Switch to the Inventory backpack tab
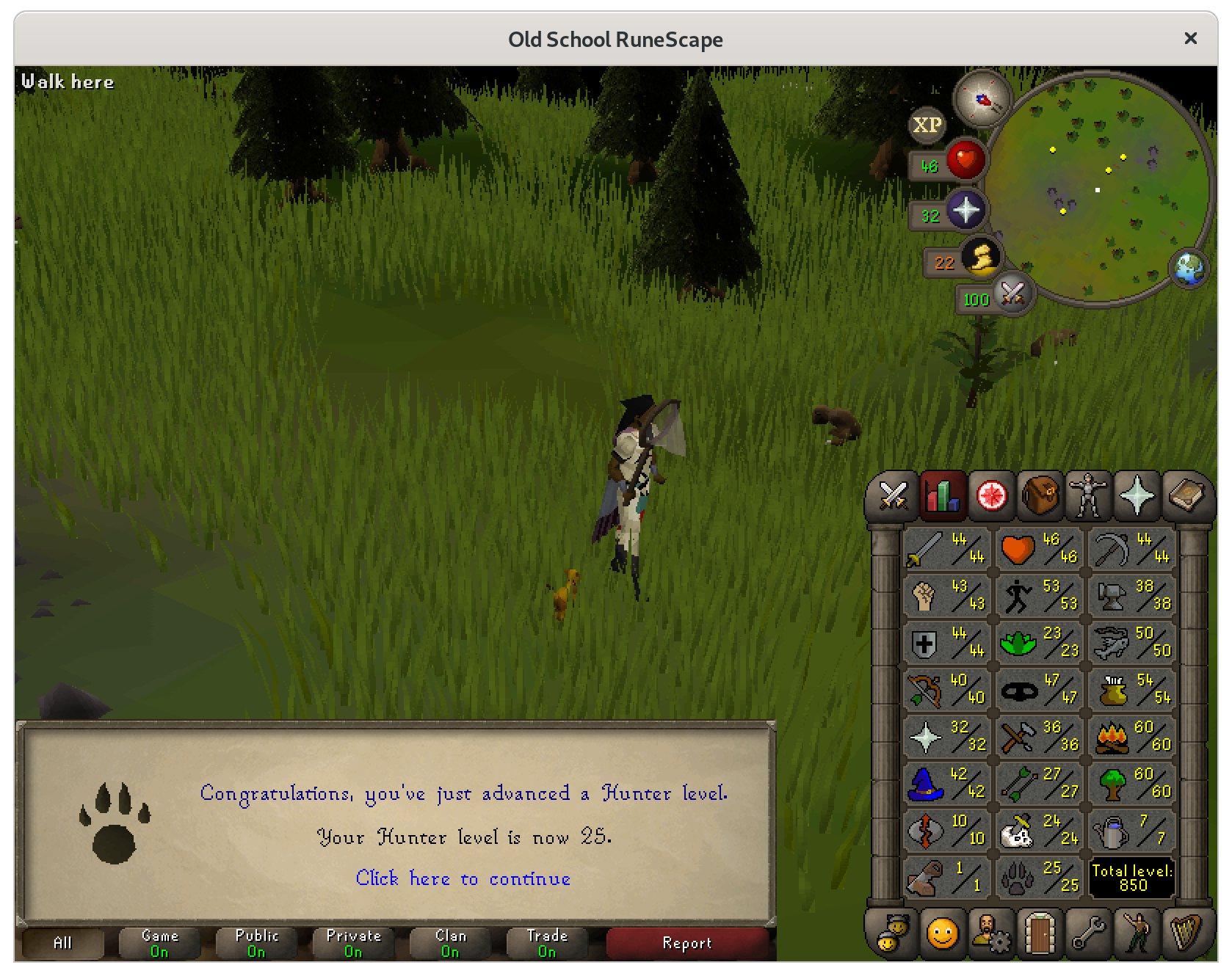Screen dimensions: 1232x976 1039,496
